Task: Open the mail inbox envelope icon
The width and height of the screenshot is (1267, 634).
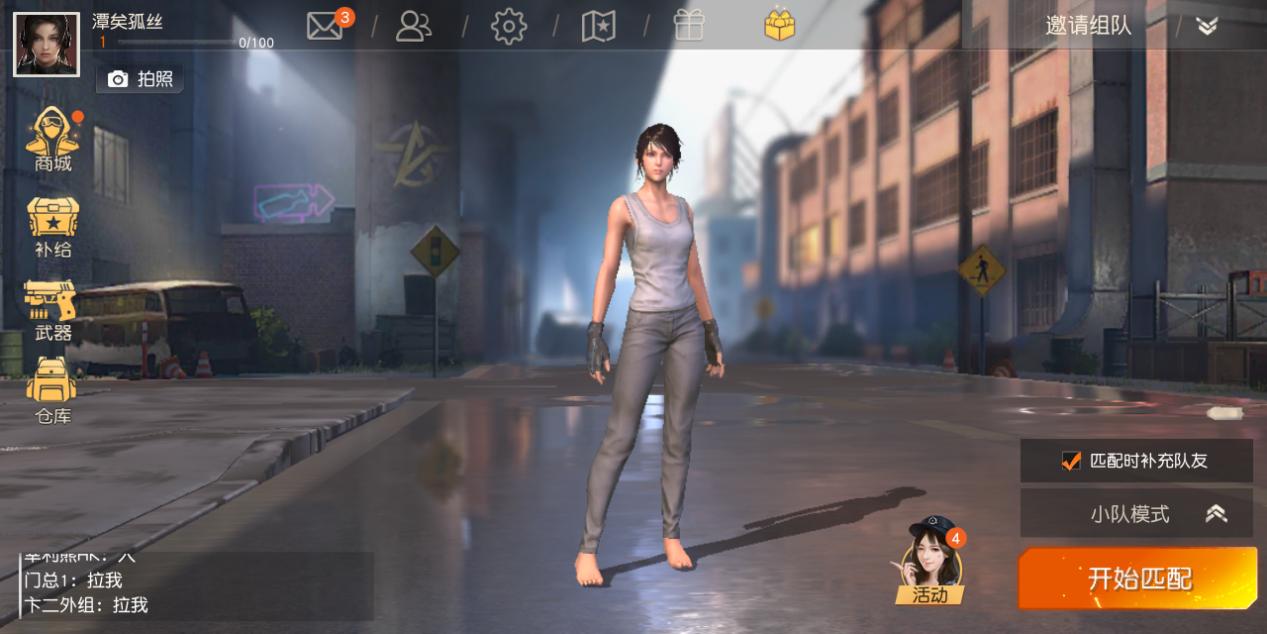Action: (x=325, y=25)
